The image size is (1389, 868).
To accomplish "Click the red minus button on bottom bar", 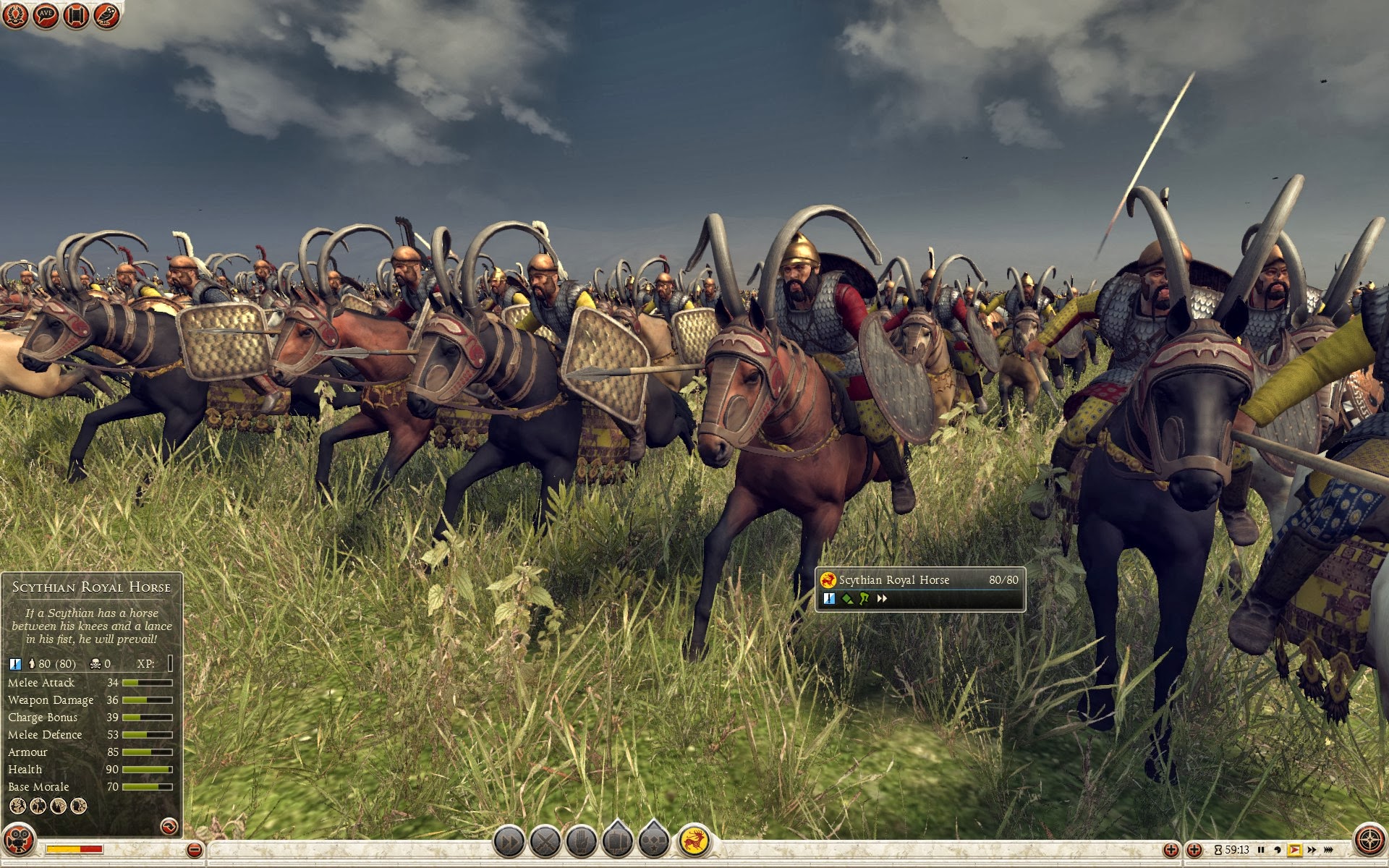I will (194, 850).
